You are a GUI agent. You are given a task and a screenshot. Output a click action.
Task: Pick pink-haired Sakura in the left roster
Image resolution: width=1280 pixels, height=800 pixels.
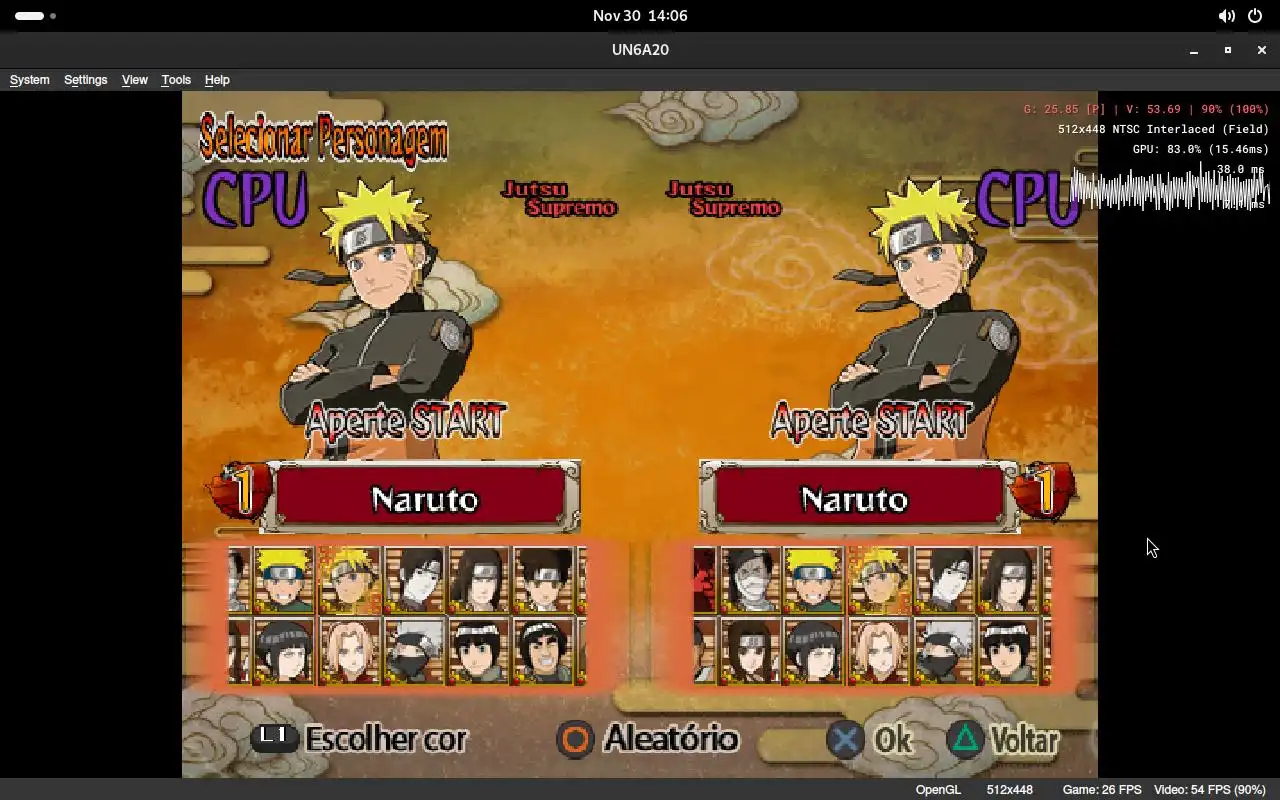(349, 651)
